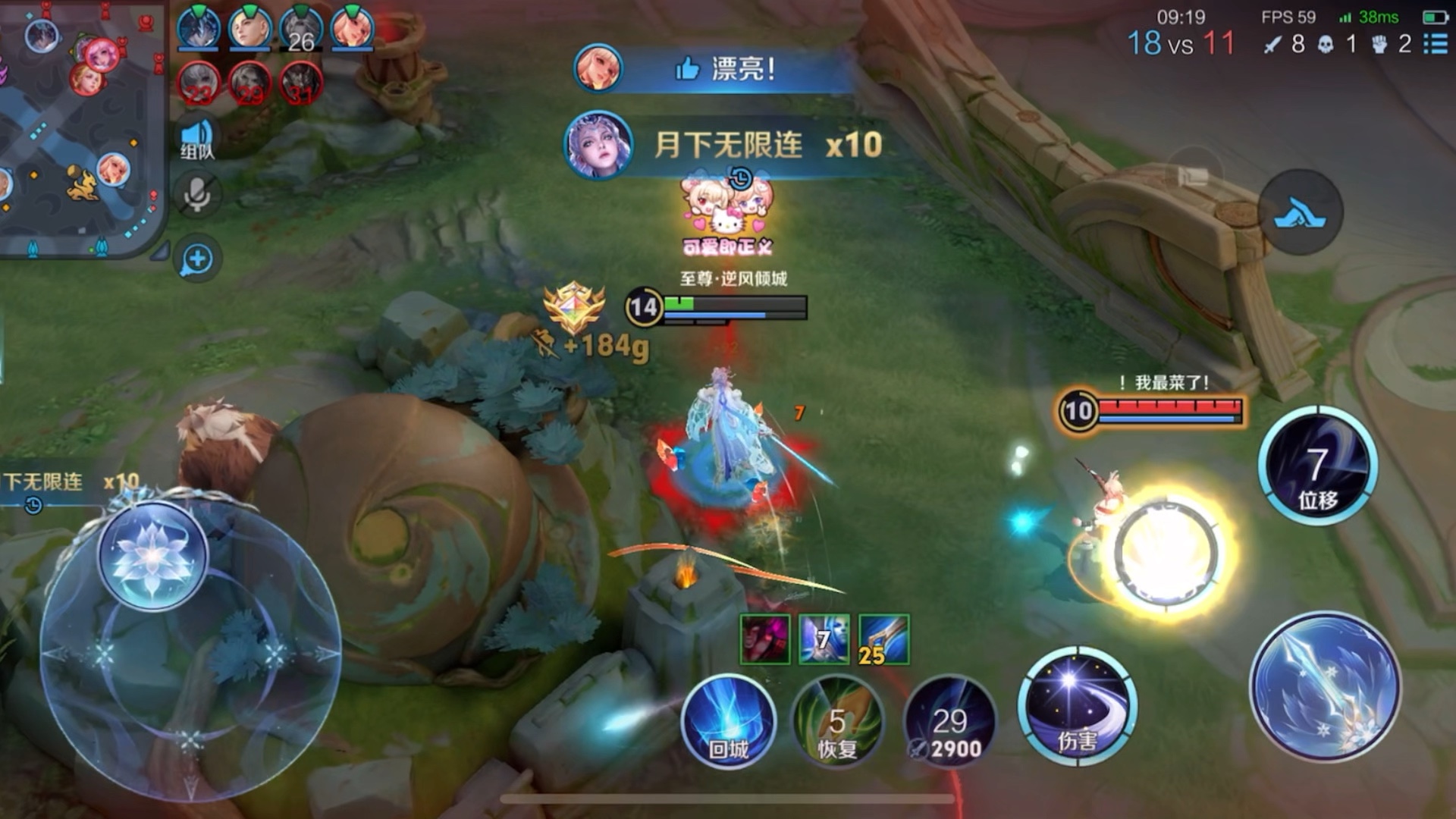Toggle the 组队 team voice speaker
The image size is (1456, 819).
click(x=197, y=140)
